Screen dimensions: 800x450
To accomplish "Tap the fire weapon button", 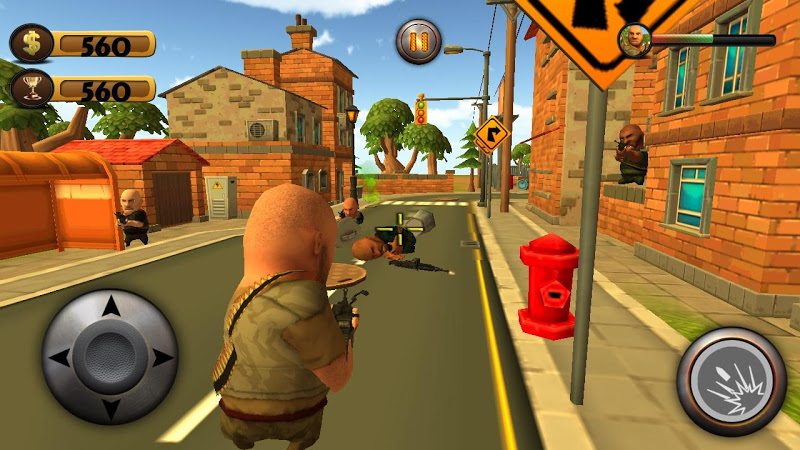I will tap(731, 381).
